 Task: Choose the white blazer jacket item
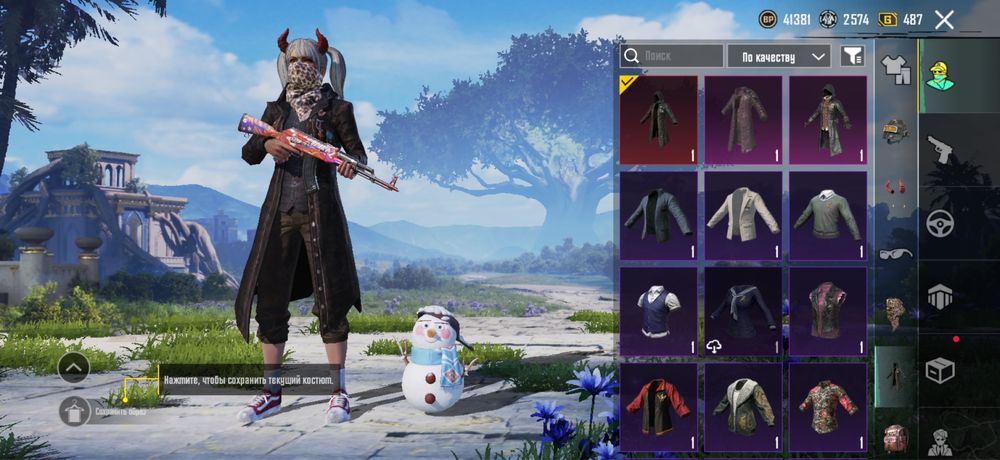pyautogui.click(x=743, y=214)
